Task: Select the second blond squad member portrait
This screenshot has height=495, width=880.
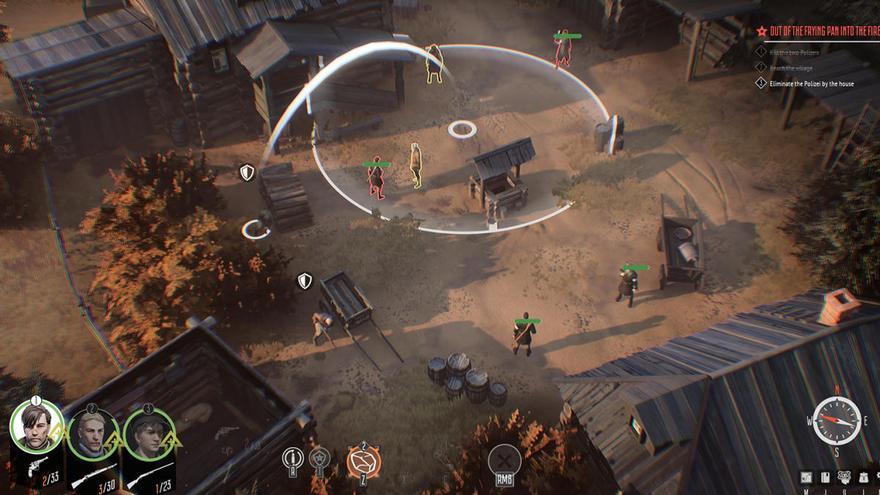Action: pos(93,433)
